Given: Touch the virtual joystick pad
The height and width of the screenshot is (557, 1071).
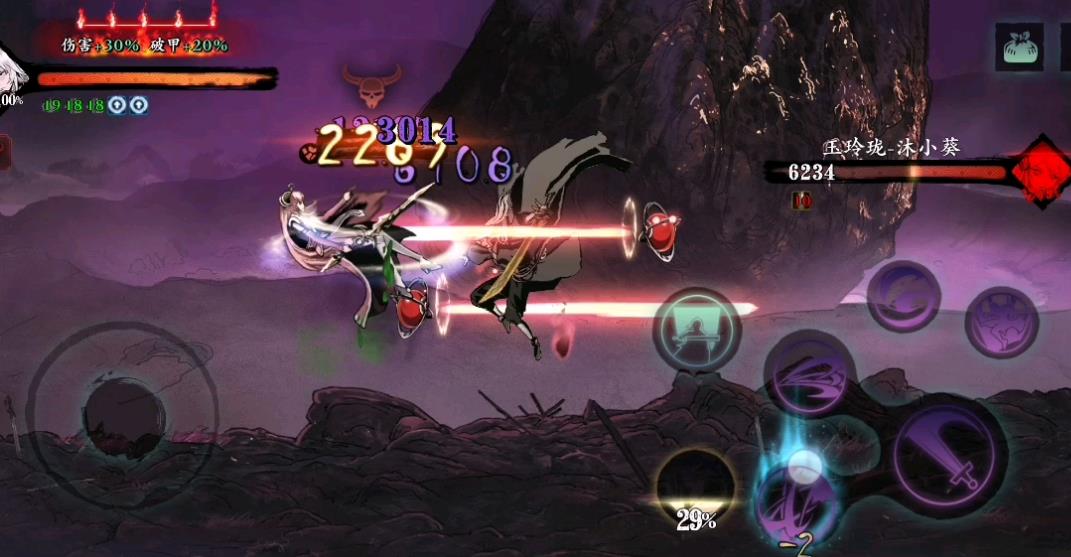Looking at the screenshot, I should pos(124,414).
